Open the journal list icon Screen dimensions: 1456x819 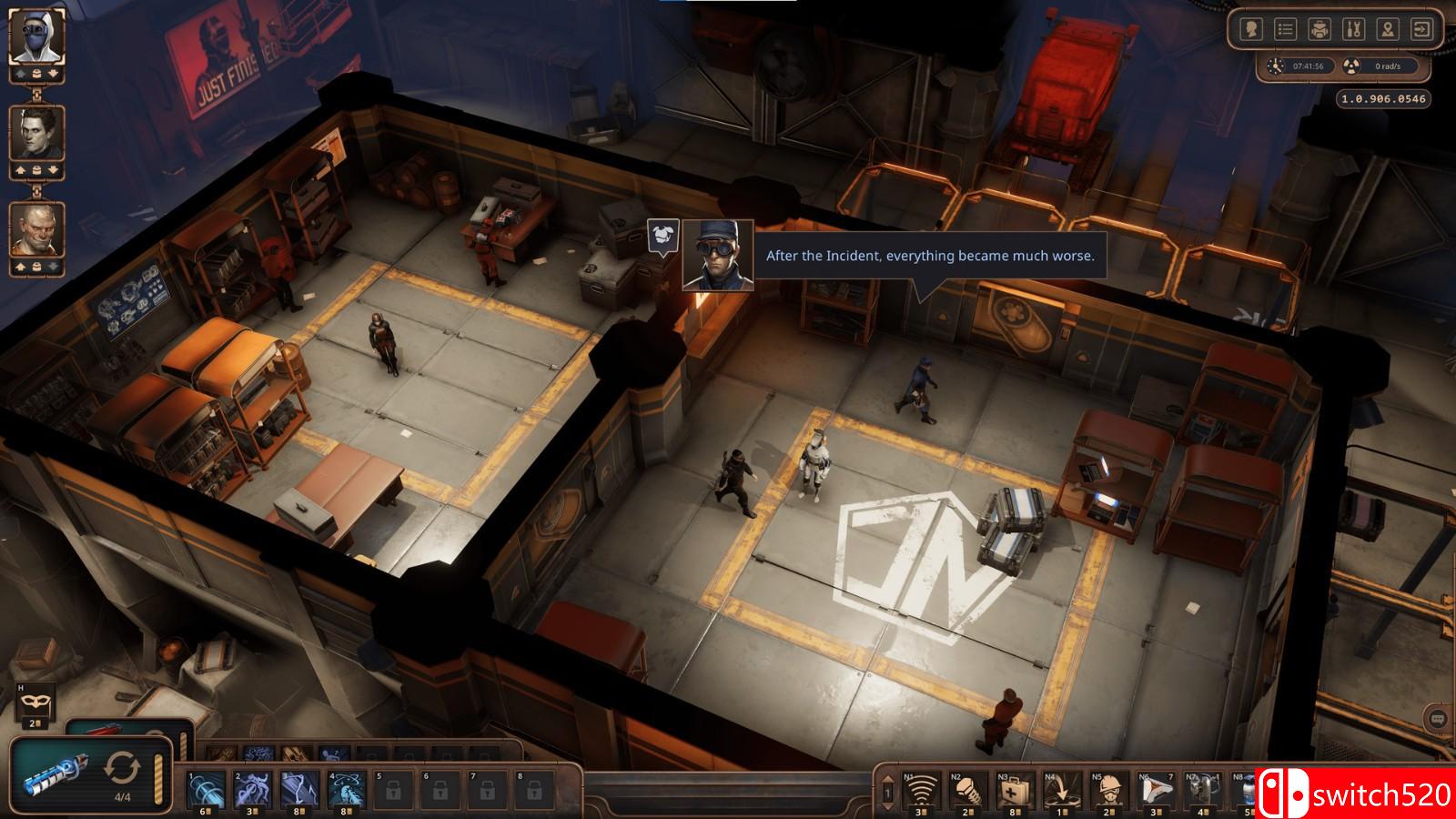tap(1285, 30)
